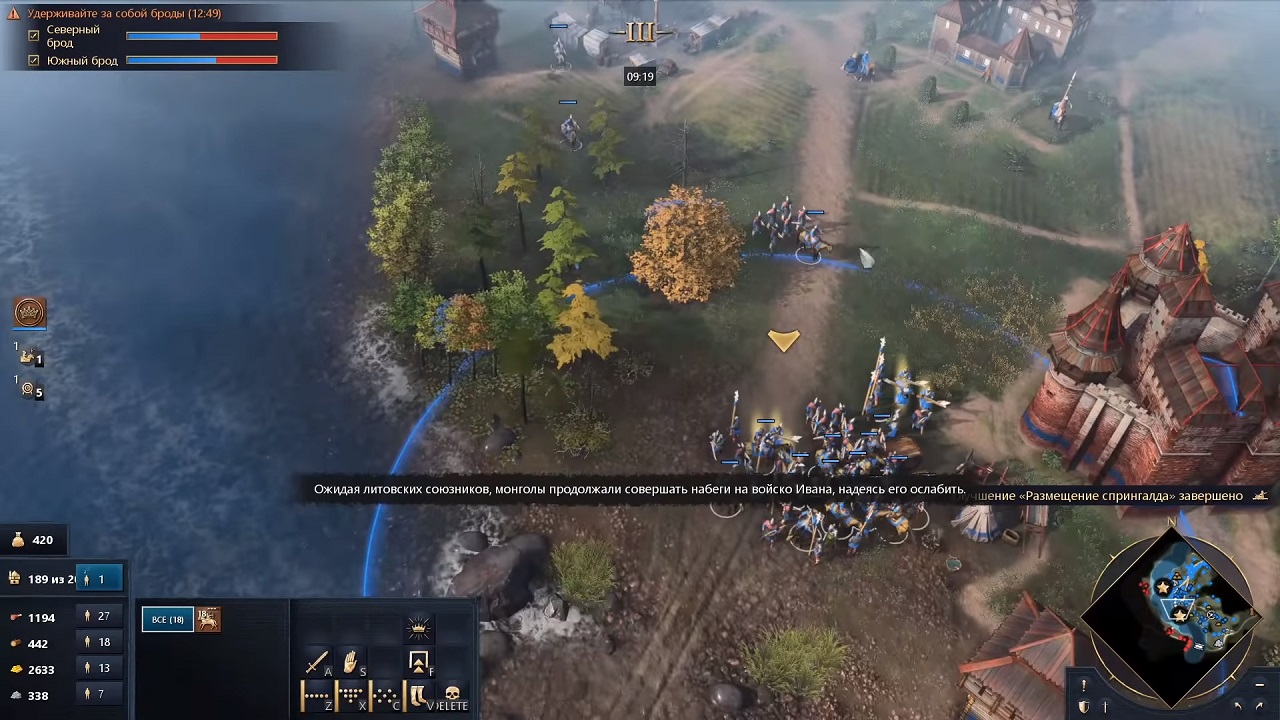This screenshot has width=1280, height=720.
Task: Click the skull Delete unit icon
Action: 451,693
